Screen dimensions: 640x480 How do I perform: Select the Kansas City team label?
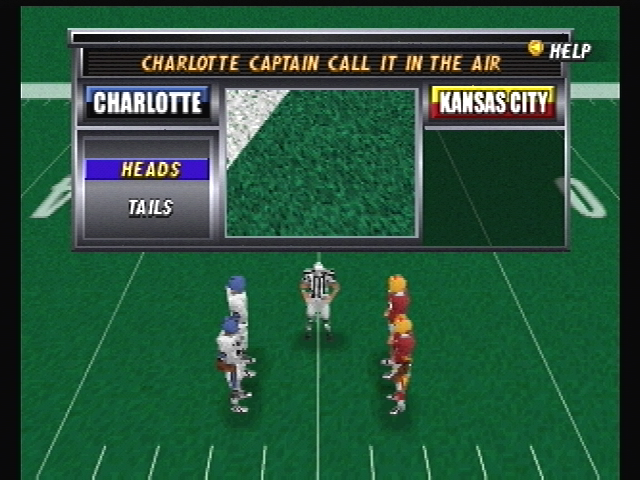click(493, 103)
